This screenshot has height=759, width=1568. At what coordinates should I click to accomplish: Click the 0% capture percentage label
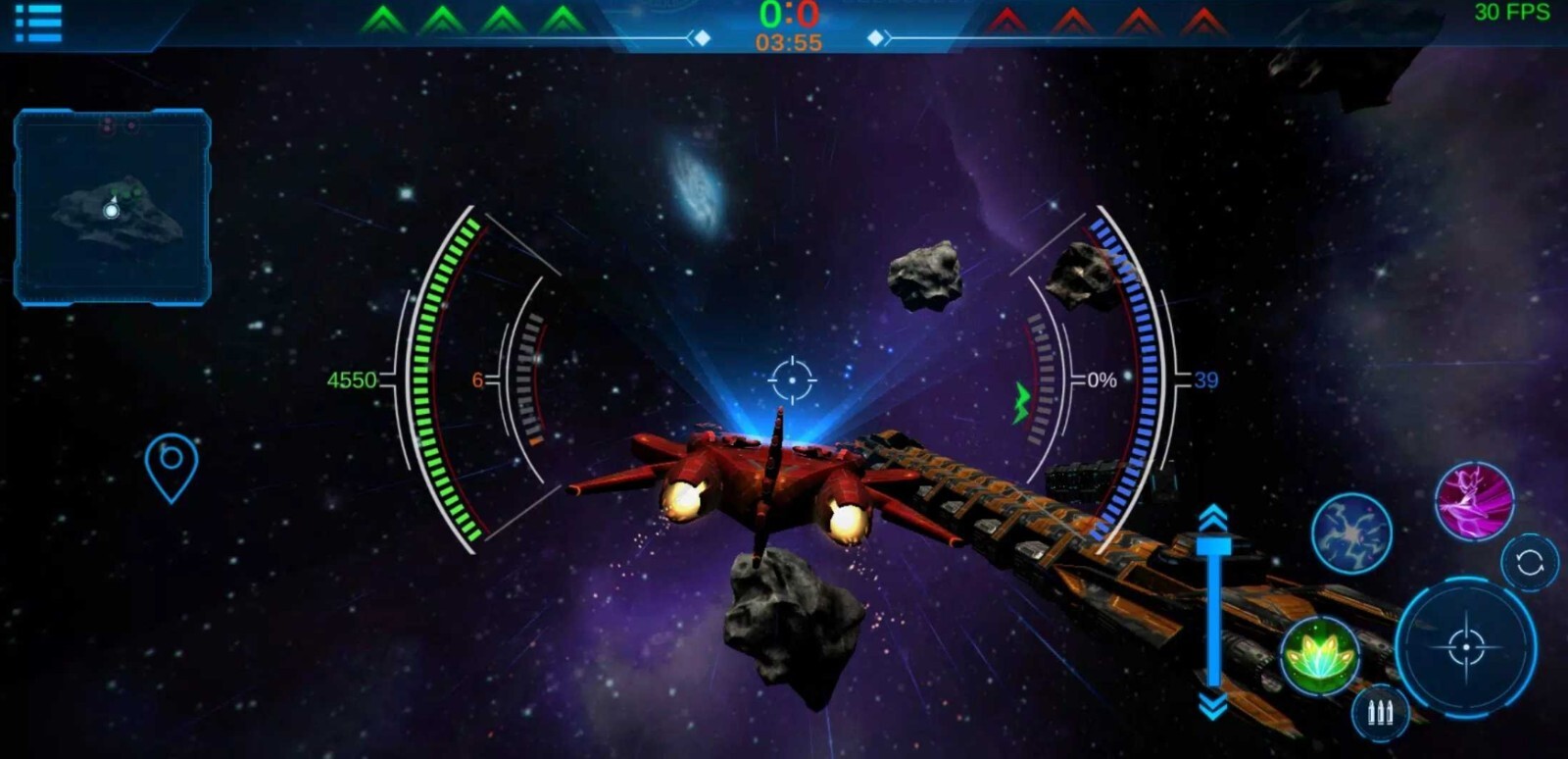[1100, 378]
